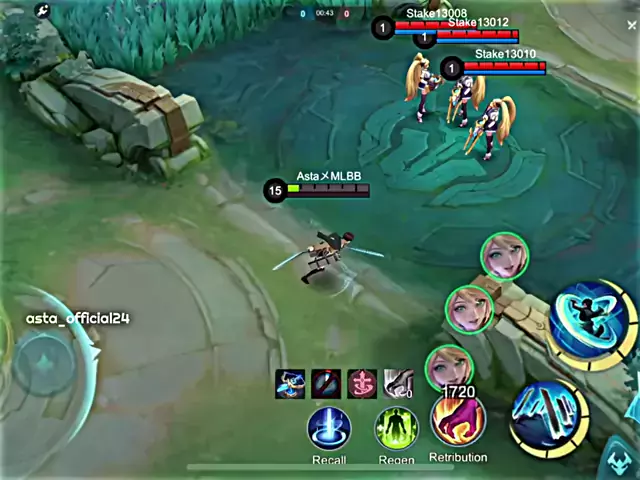Open the wrench settings icon
The width and height of the screenshot is (640, 480).
(42, 11)
